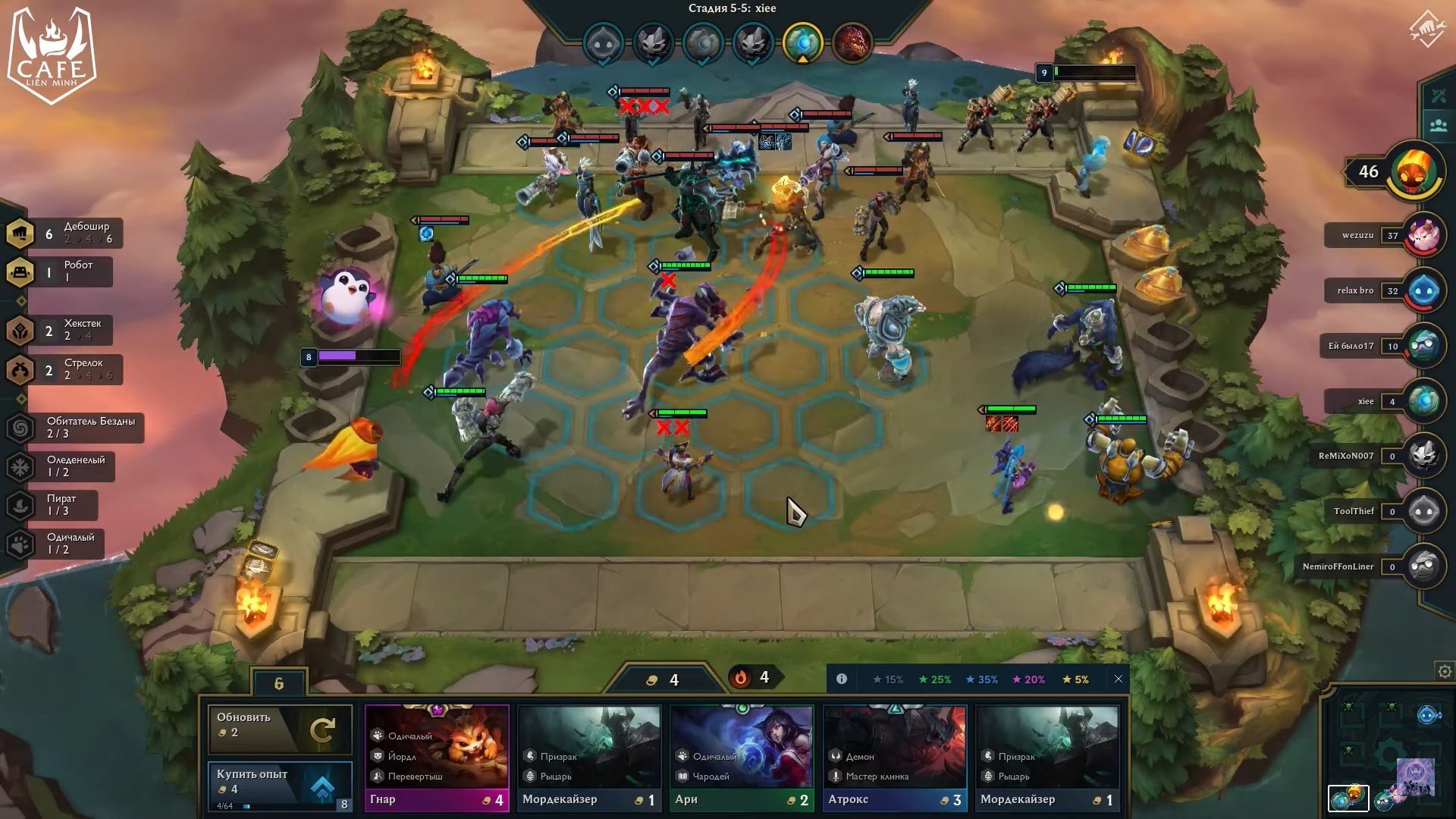Buy experience with Купить опыт button
Screen dimensions: 1456x819
point(280,785)
